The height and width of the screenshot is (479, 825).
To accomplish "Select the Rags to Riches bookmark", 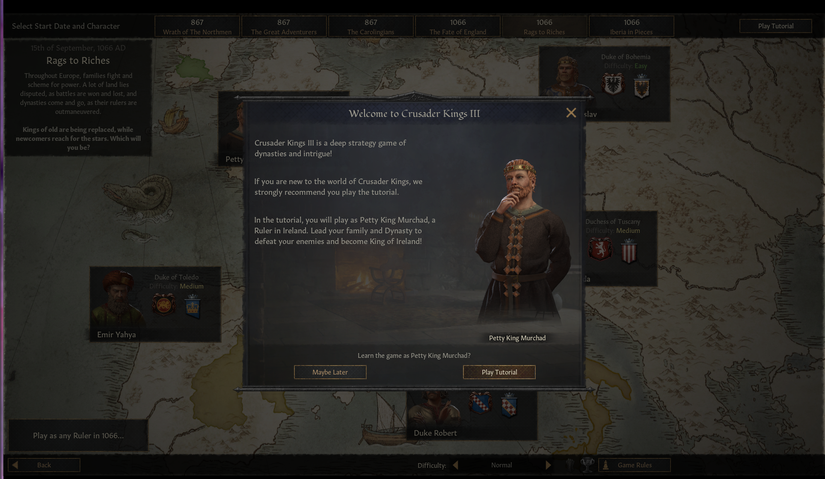I will point(544,26).
